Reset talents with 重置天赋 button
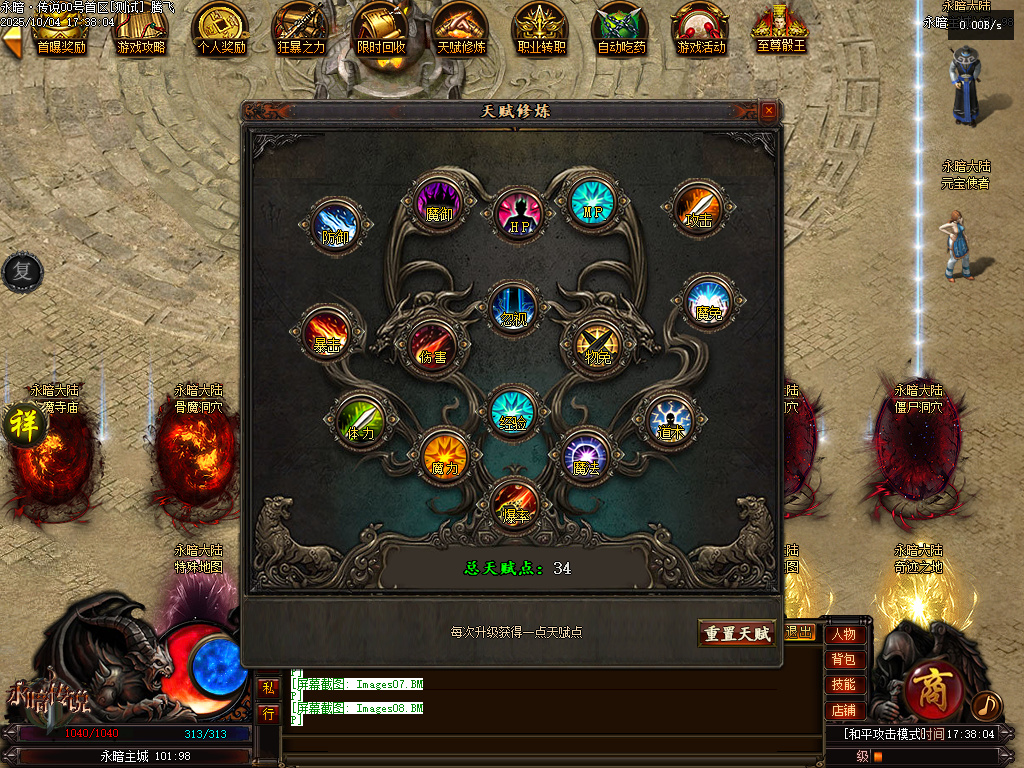Viewport: 1024px width, 768px height. (737, 633)
